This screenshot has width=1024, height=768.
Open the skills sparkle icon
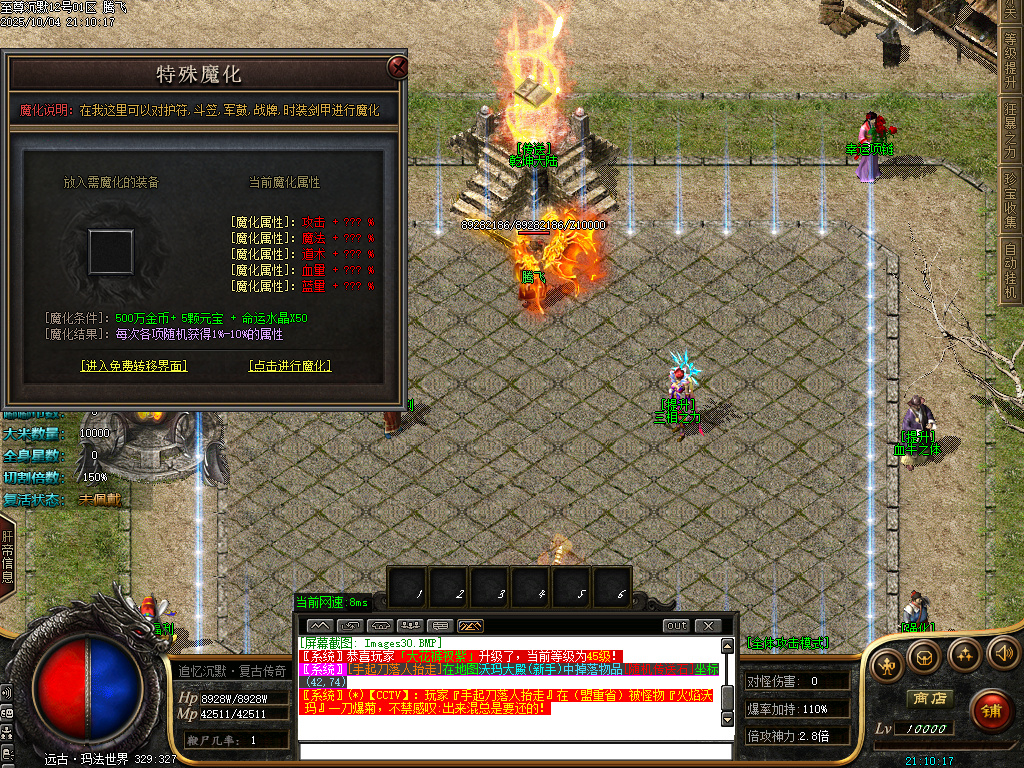(x=964, y=655)
